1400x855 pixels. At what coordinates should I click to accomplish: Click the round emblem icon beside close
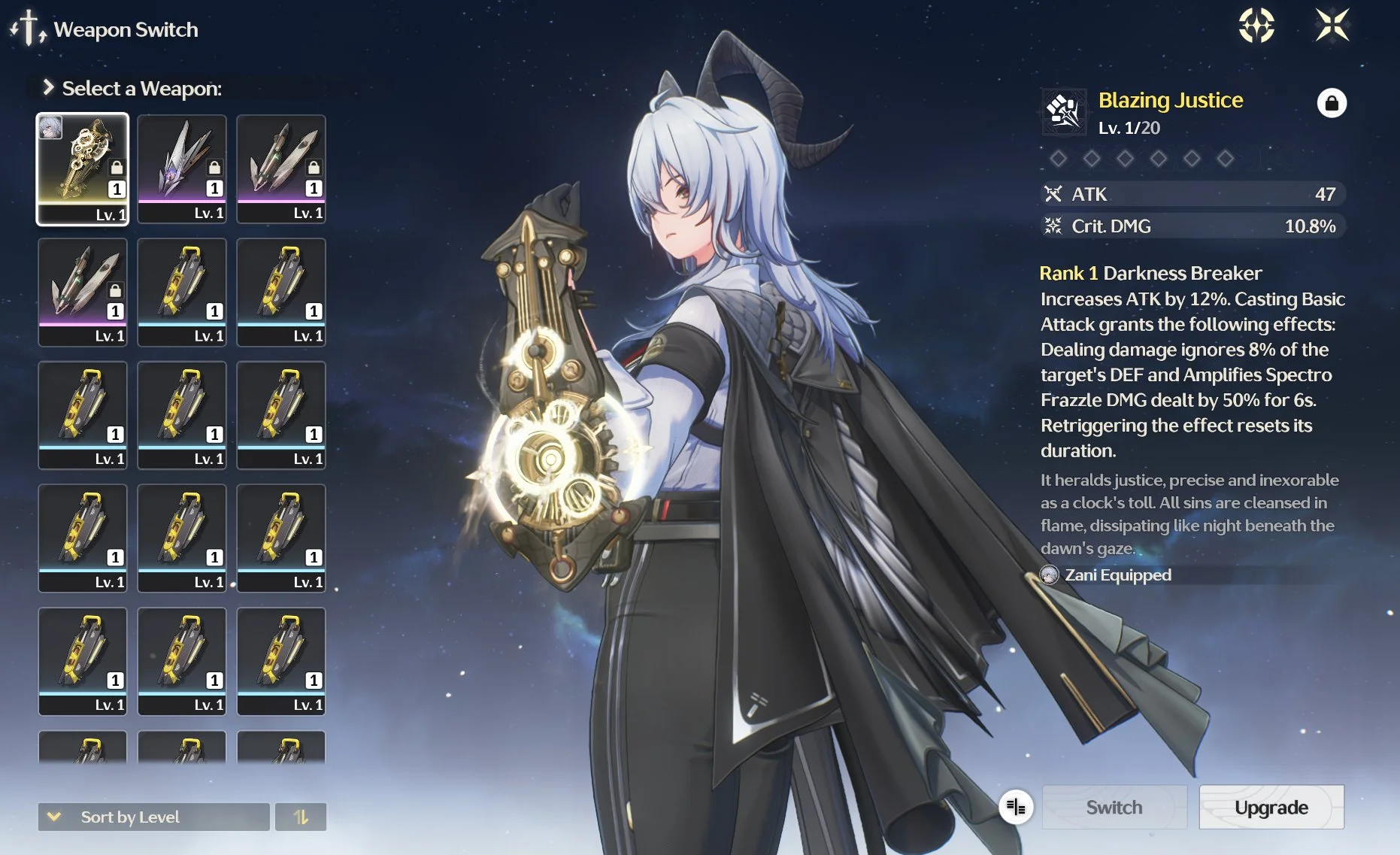coord(1256,26)
